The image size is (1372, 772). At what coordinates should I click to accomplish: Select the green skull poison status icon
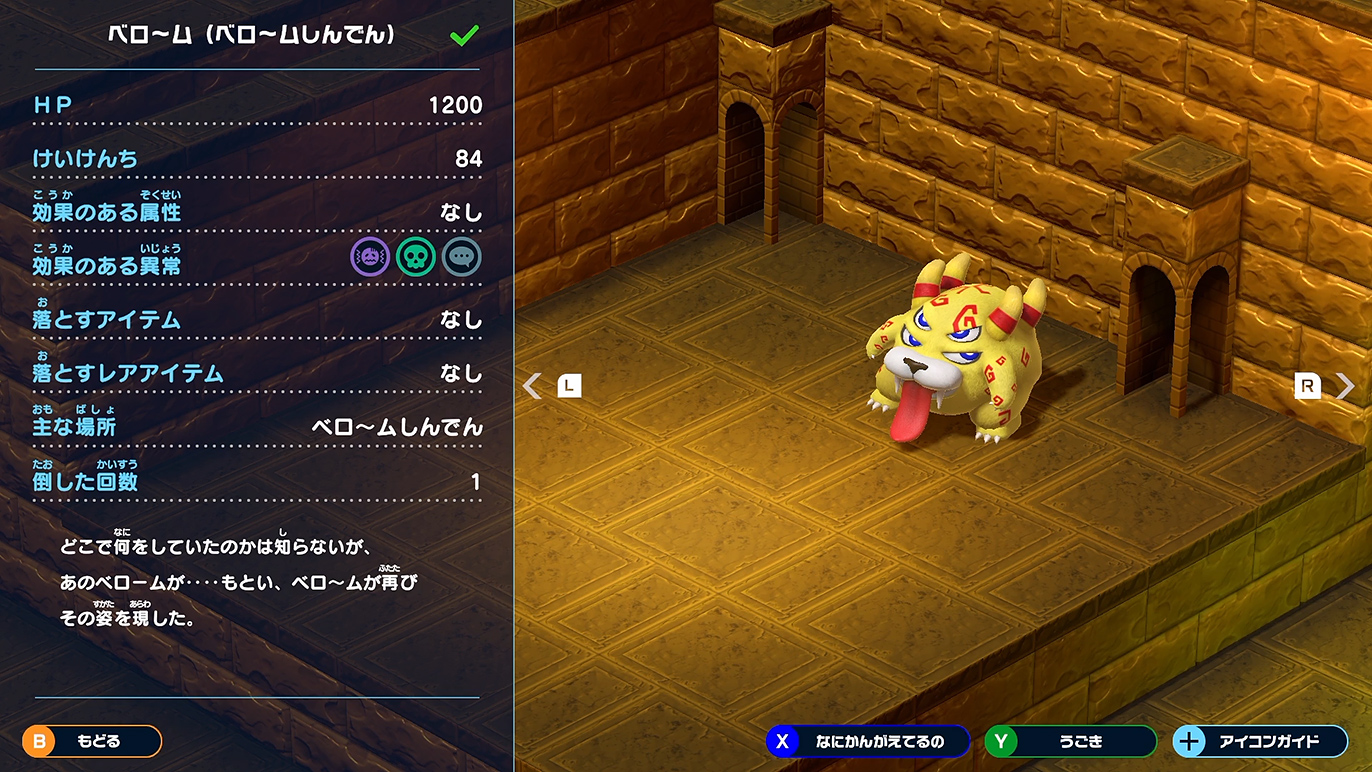(x=416, y=257)
